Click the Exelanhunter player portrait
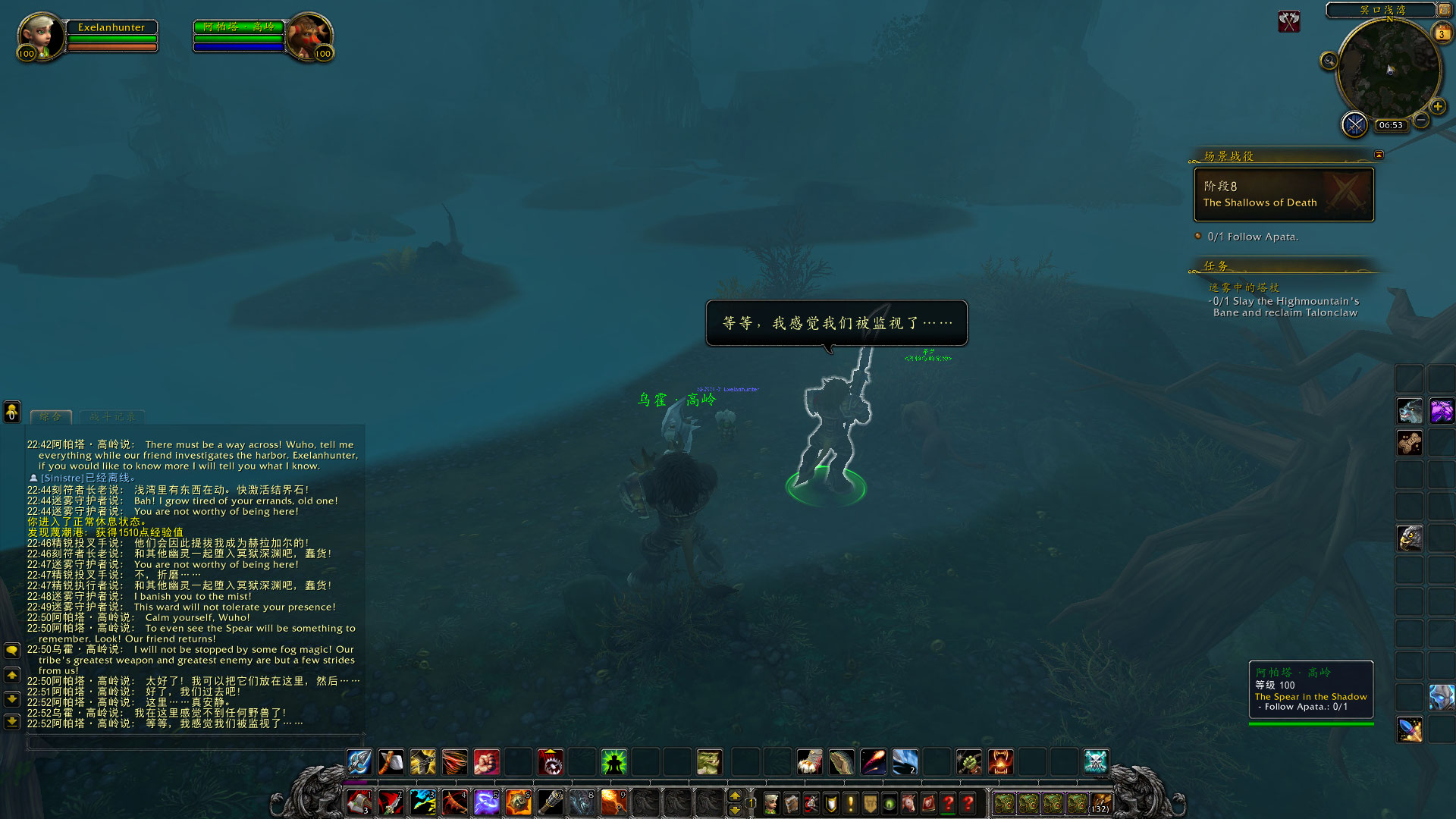Screen dimensions: 1456x819 [x=39, y=34]
